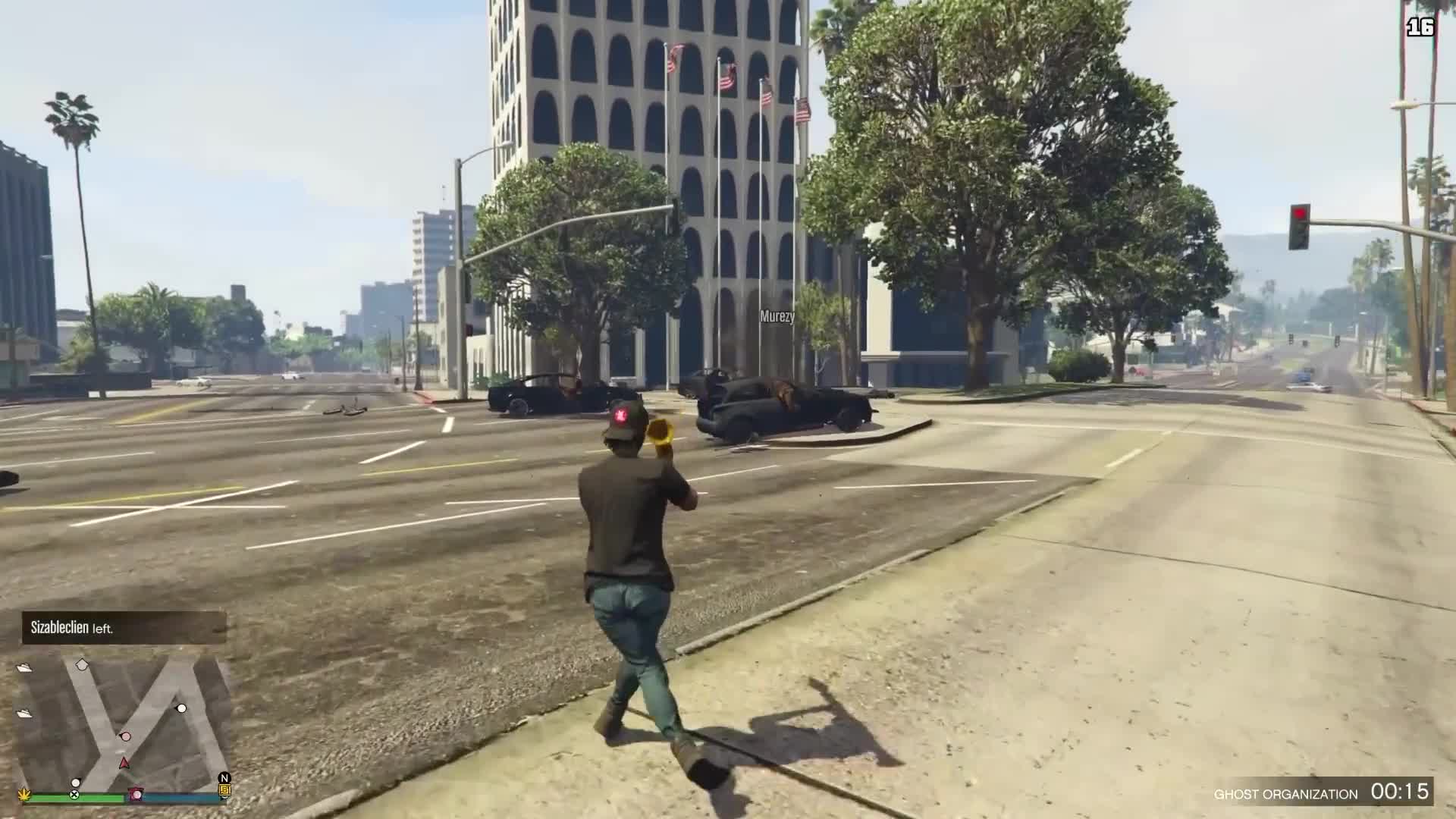The height and width of the screenshot is (819, 1456).
Task: Select the white dot blip right of the player arrow
Action: coord(180,708)
